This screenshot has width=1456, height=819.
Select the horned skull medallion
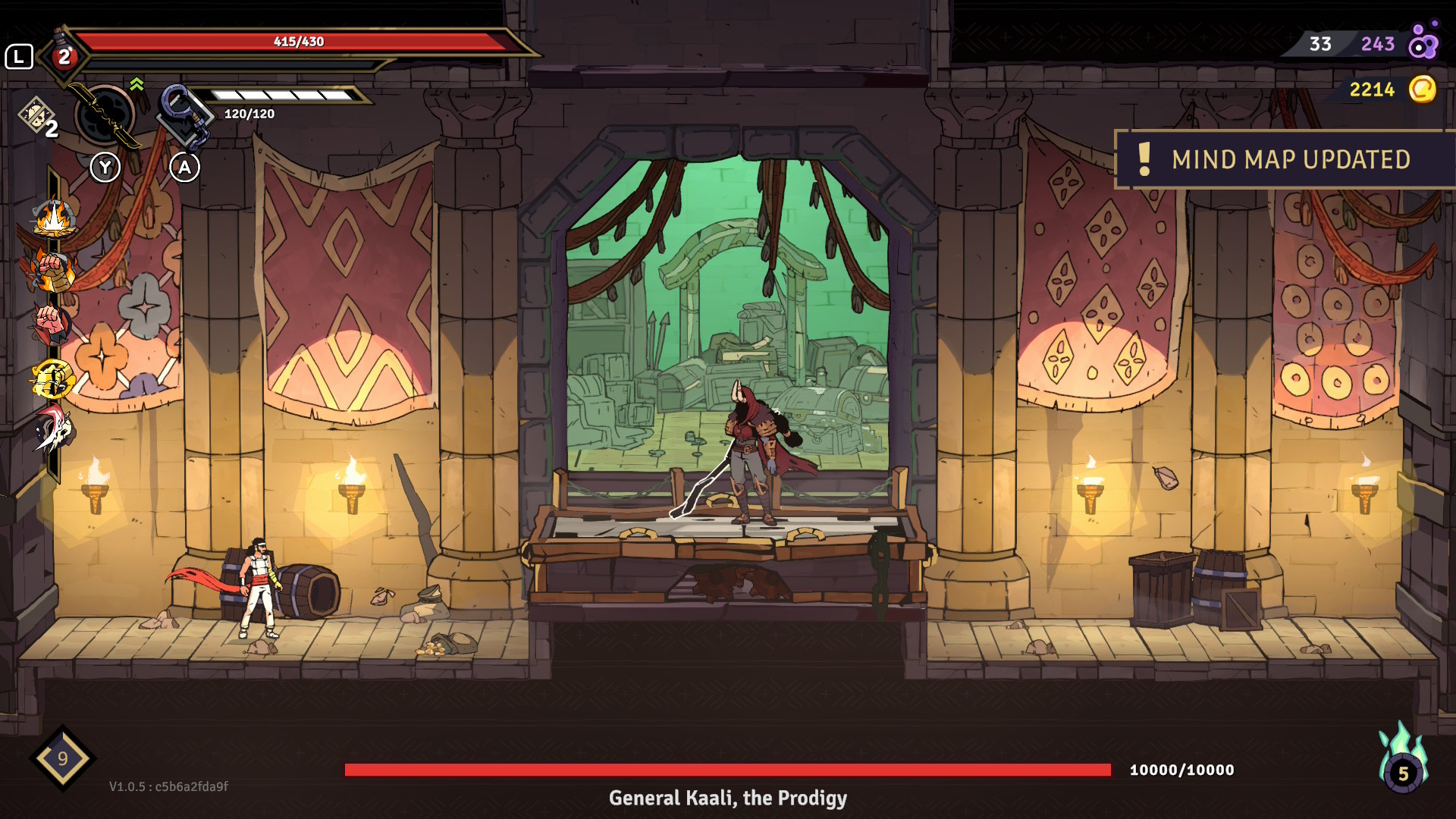(x=53, y=428)
